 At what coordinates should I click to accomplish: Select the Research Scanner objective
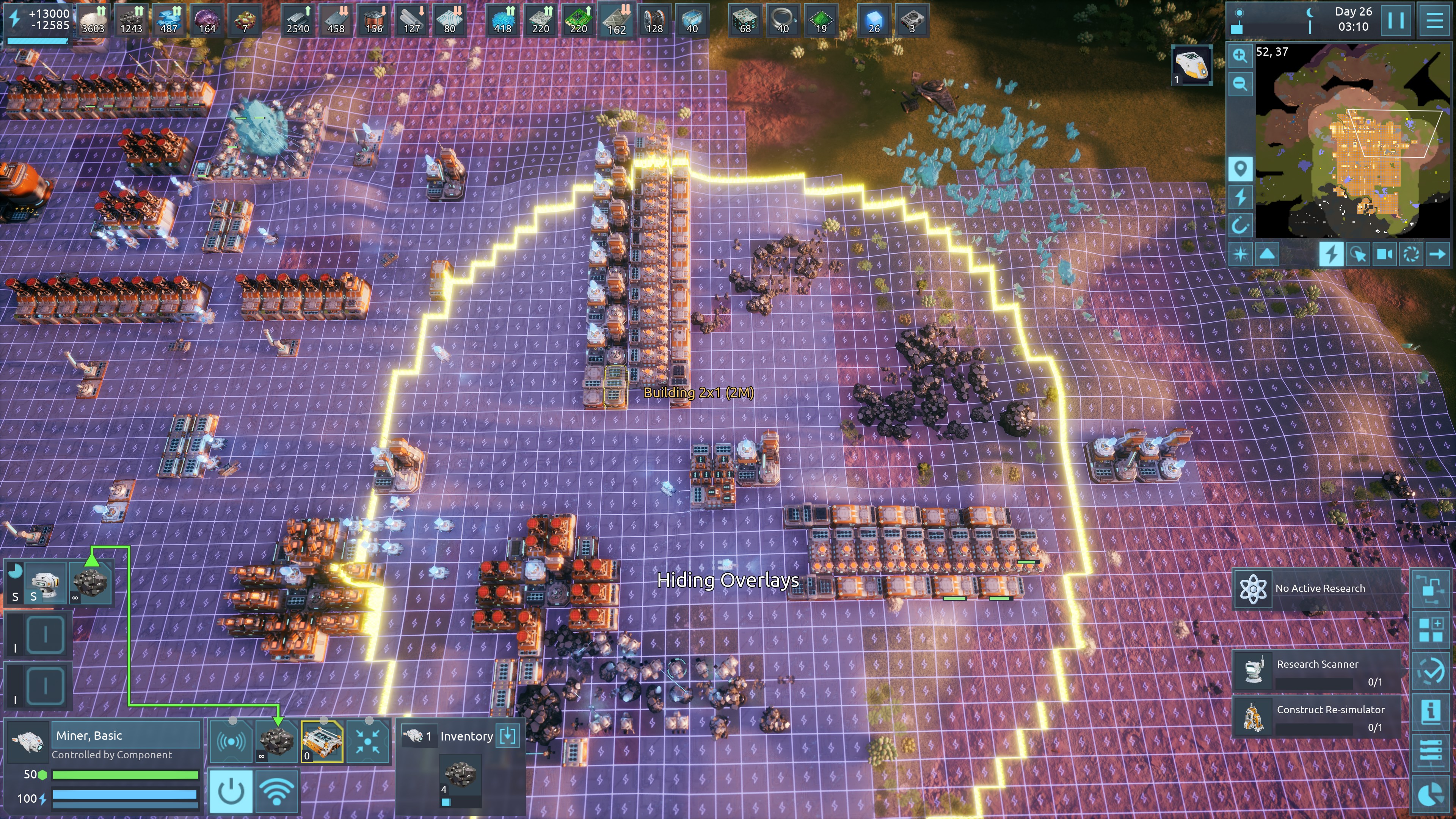pyautogui.click(x=1317, y=672)
